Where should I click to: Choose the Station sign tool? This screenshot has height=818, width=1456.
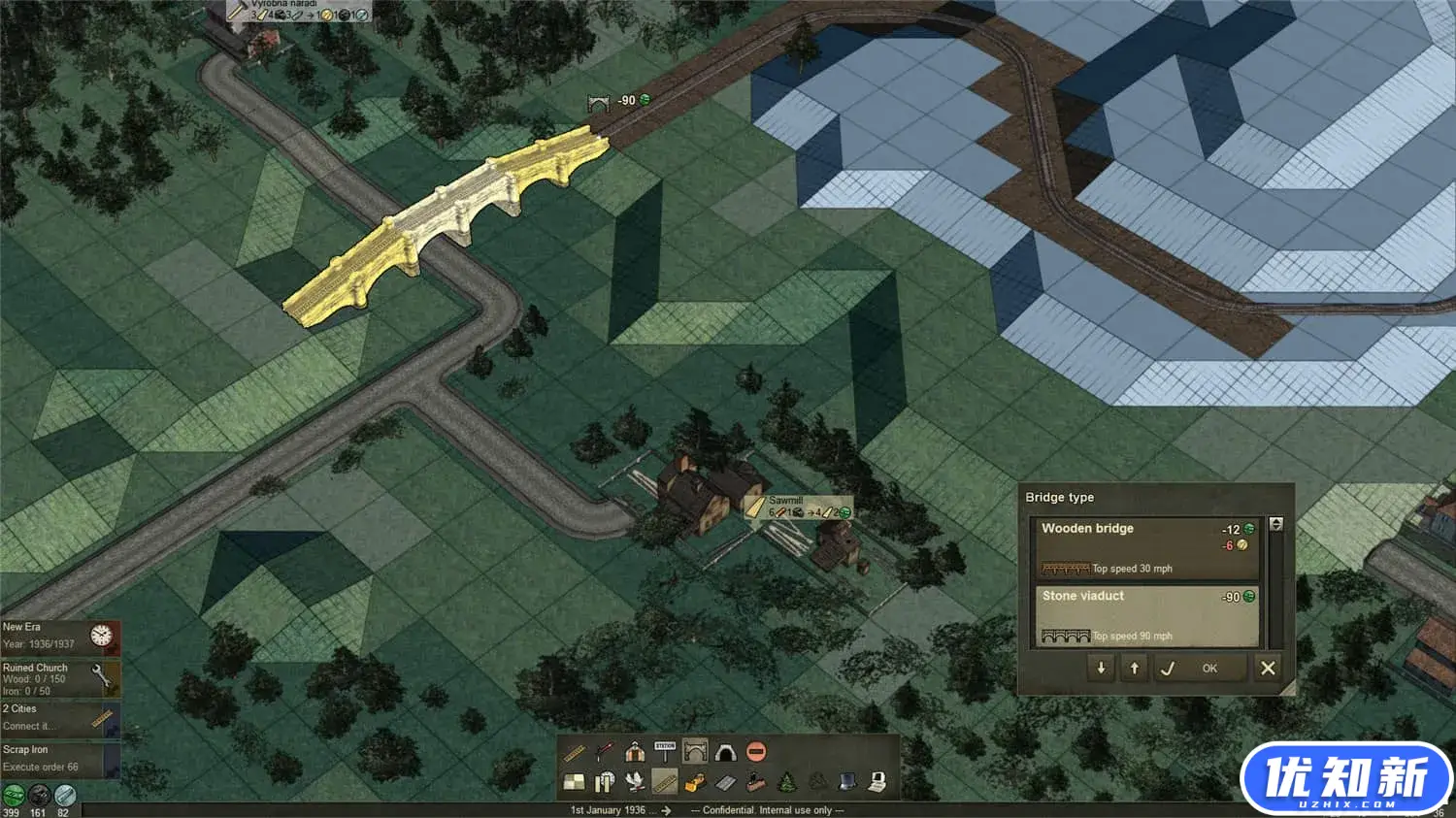[x=665, y=751]
